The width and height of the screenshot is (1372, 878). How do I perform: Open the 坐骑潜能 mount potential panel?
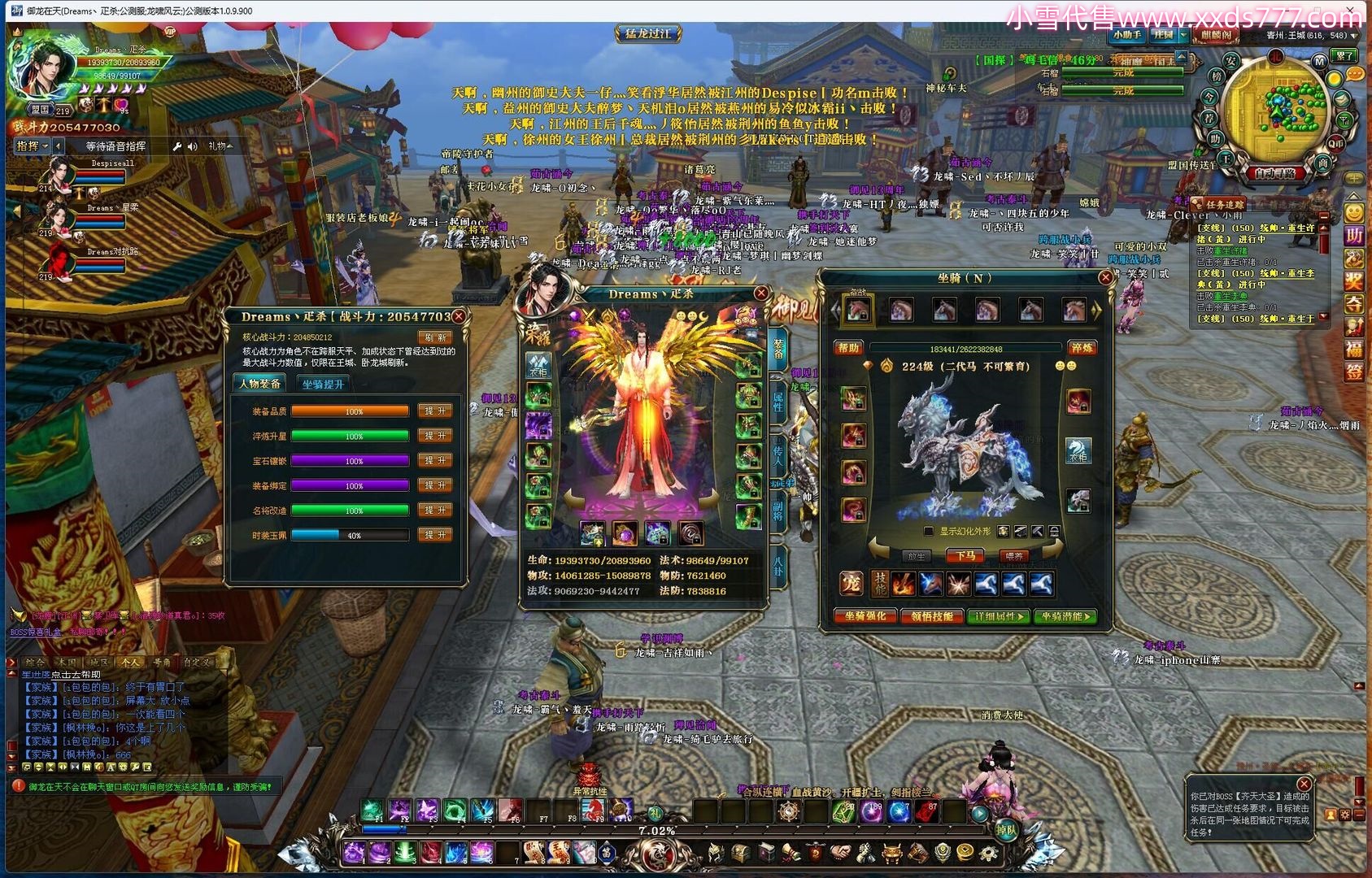pos(1066,616)
